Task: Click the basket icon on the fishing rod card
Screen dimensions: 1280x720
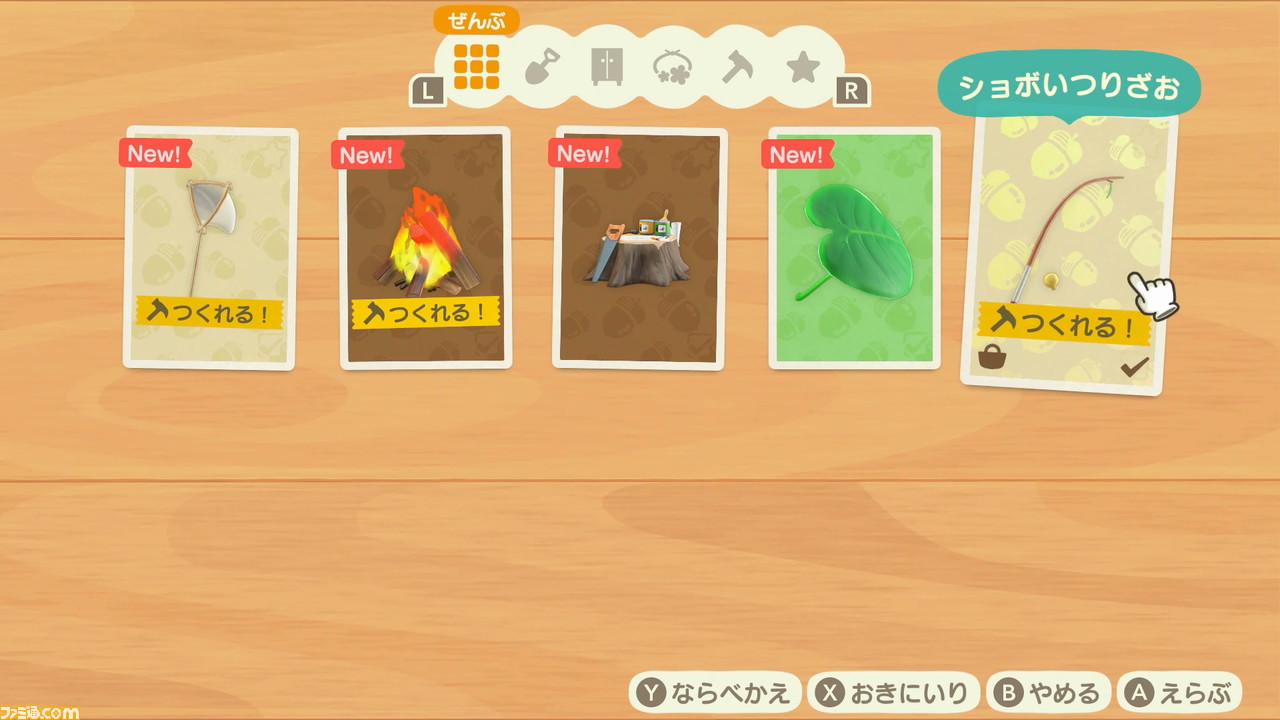Action: pyautogui.click(x=991, y=357)
